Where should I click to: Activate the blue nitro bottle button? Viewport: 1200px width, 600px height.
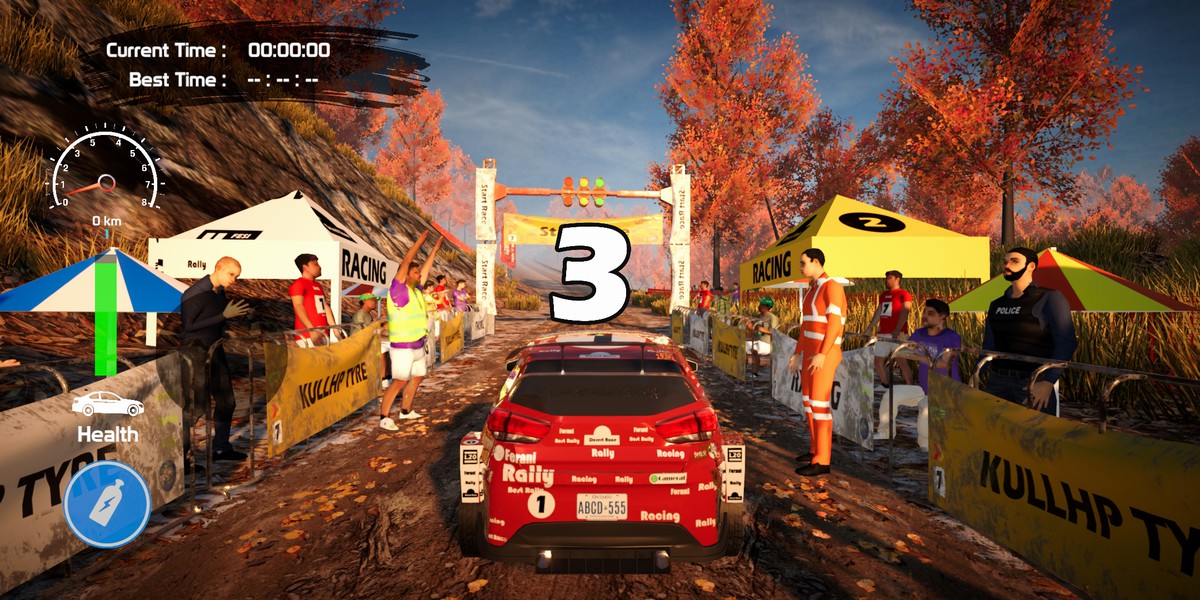[107, 503]
